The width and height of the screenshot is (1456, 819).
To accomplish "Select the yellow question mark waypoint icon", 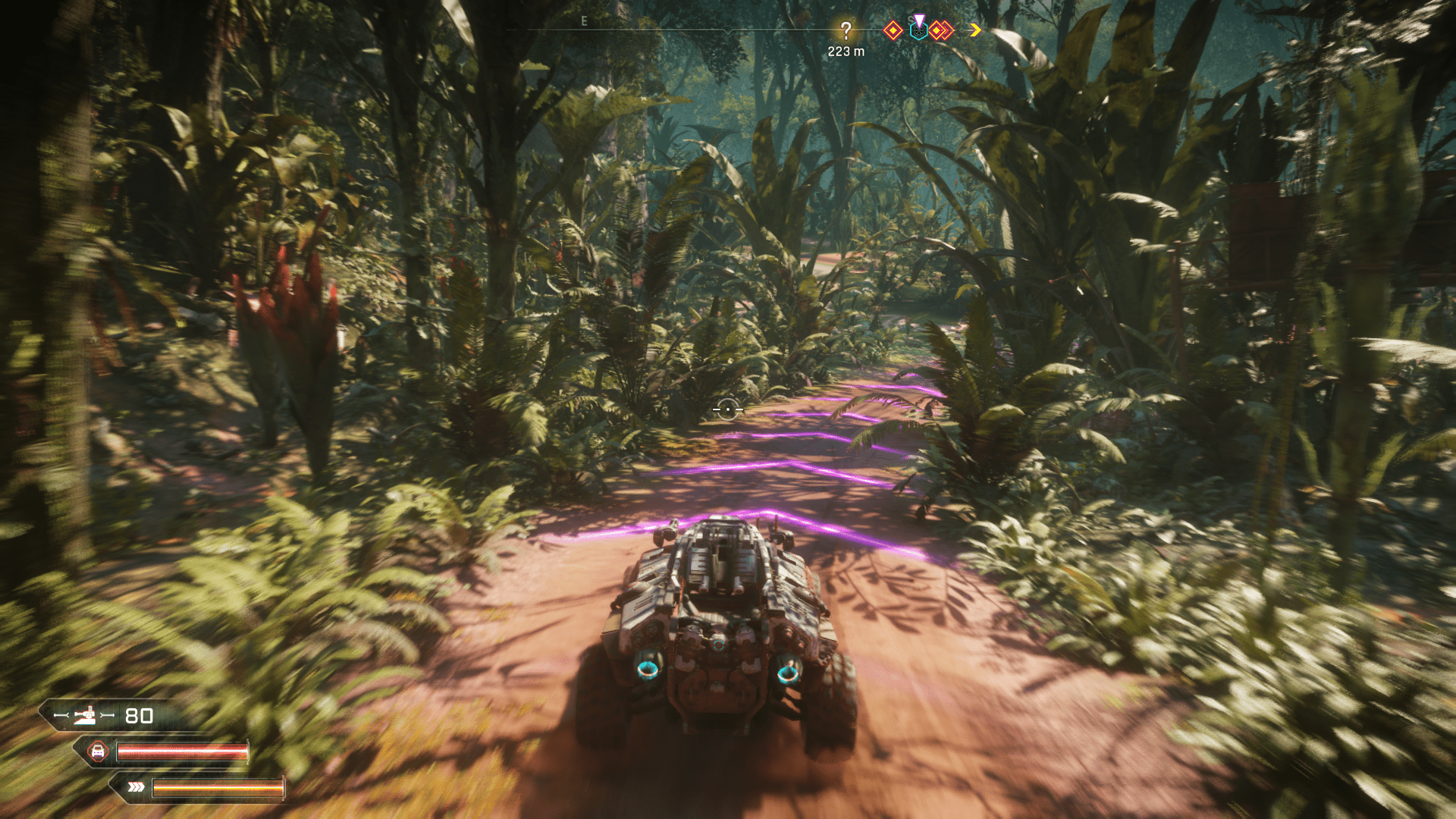I will (847, 30).
